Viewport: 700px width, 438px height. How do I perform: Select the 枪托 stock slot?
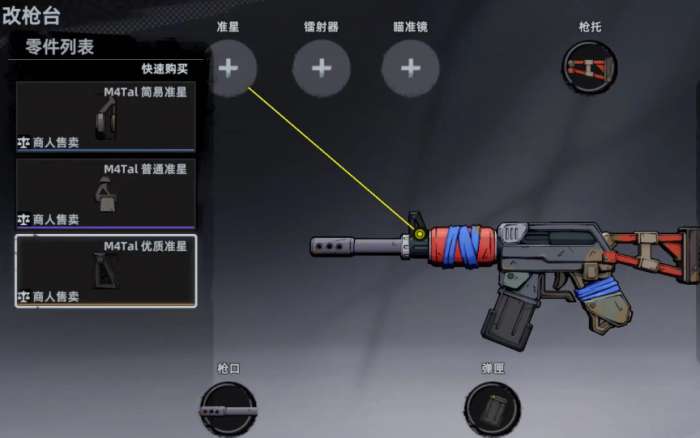point(589,68)
